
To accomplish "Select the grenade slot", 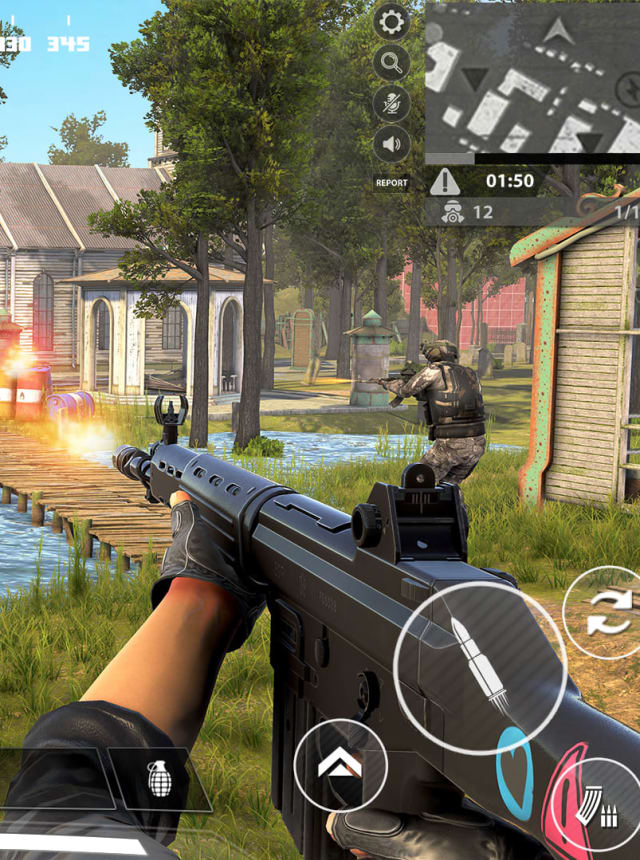I will (160, 779).
